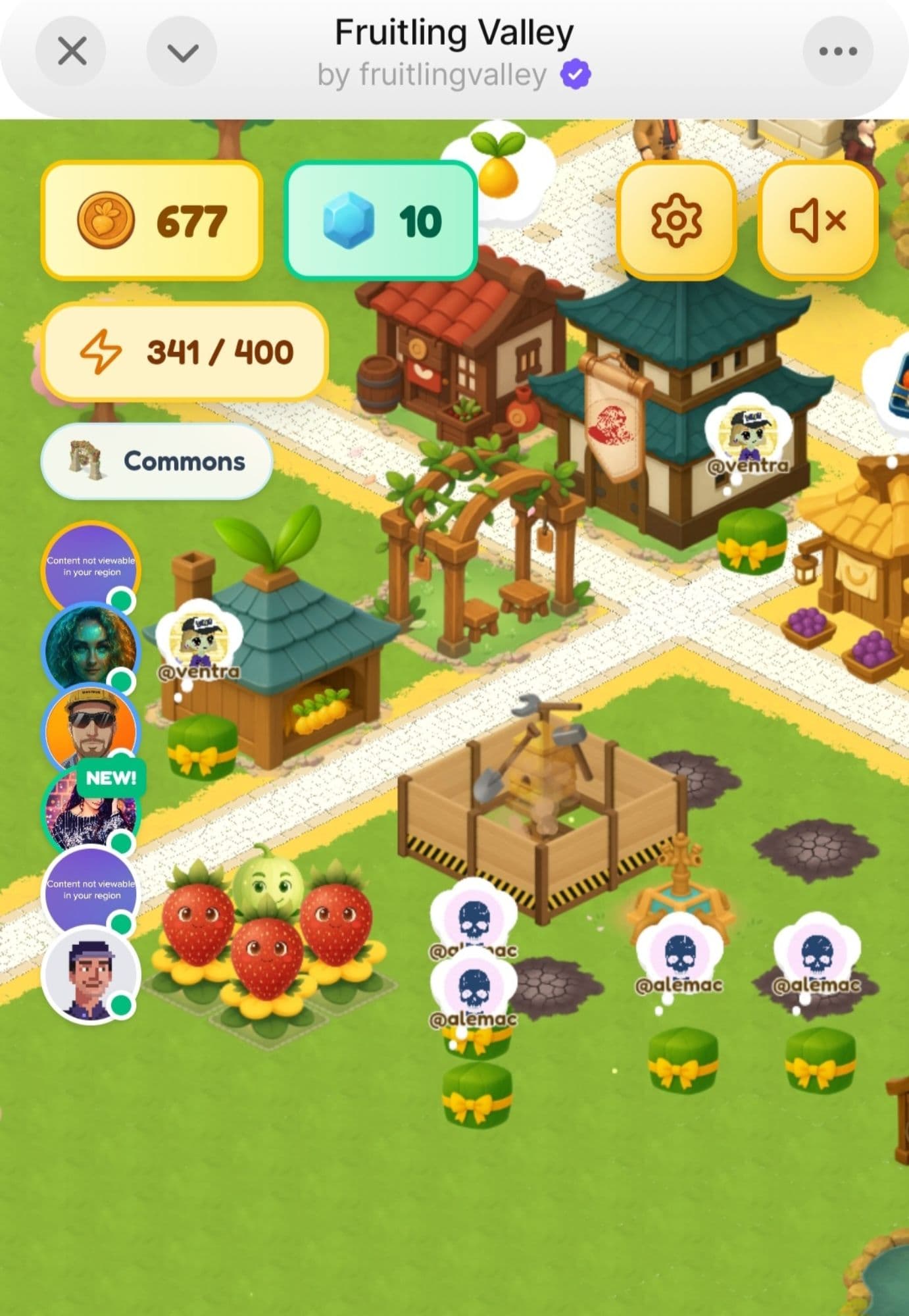Screen dimensions: 909x1316
Task: Tap the blue gem counter showing 10
Action: click(380, 221)
